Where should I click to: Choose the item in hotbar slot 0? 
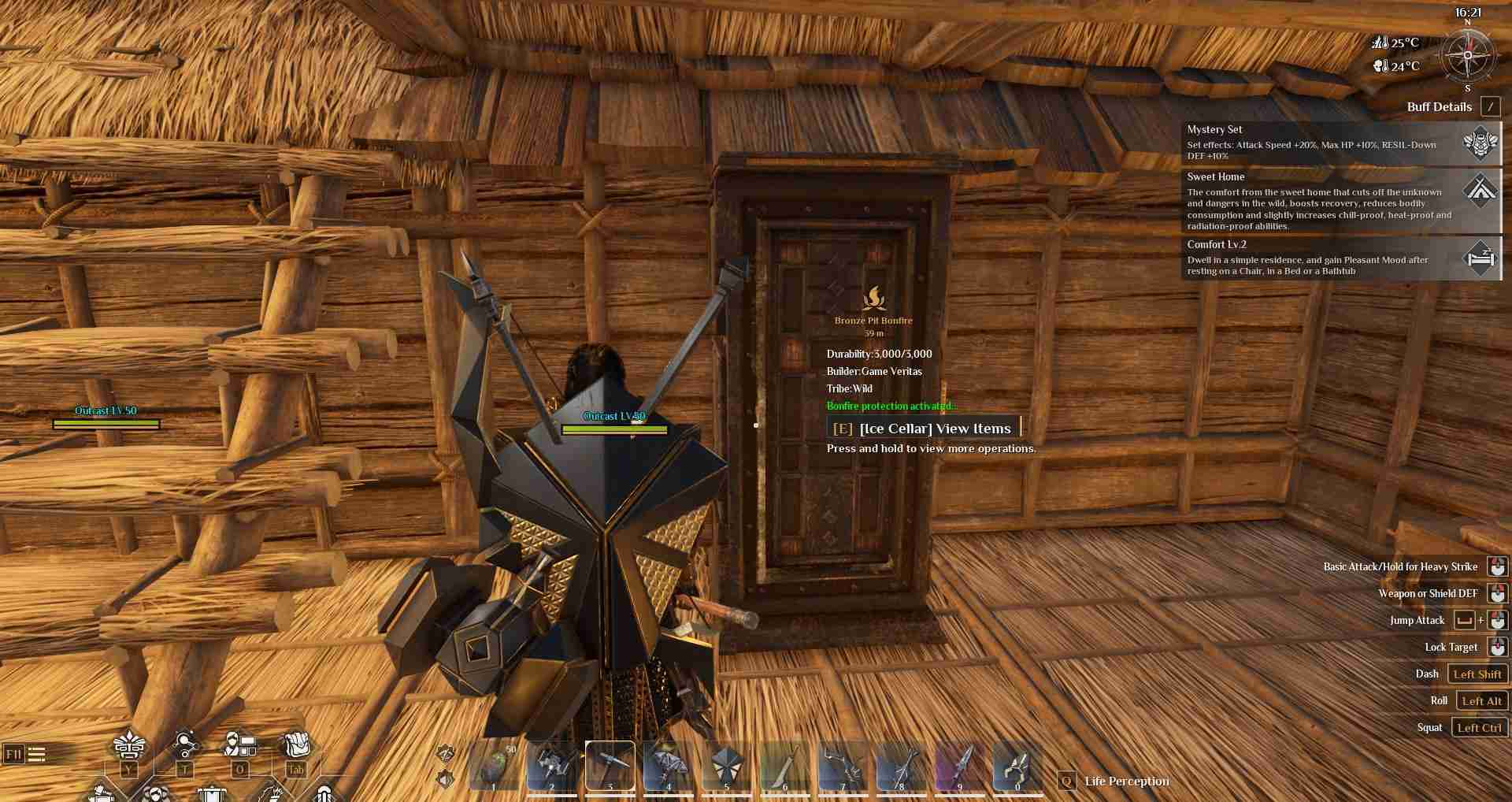(1017, 766)
